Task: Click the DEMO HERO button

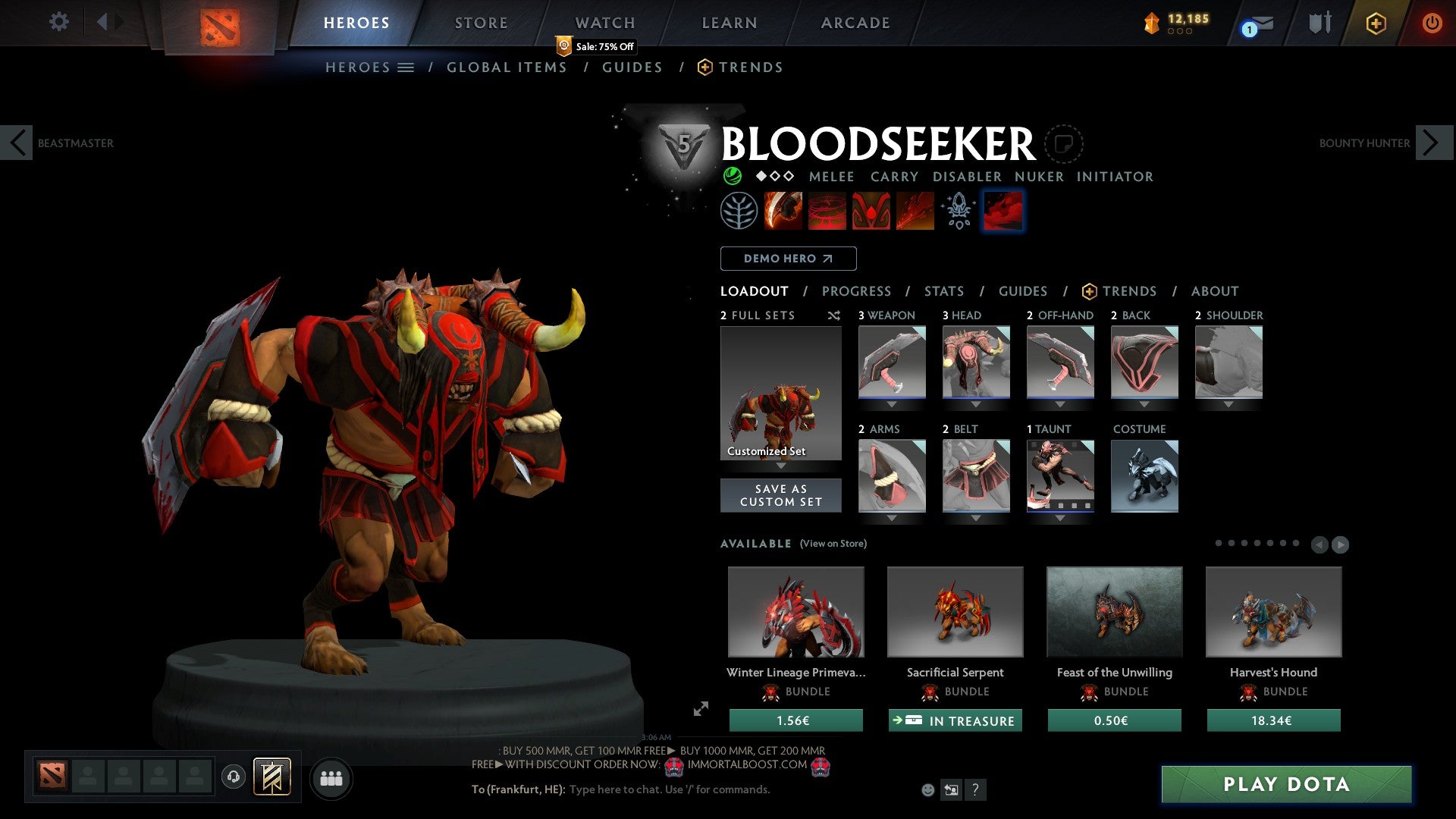Action: pos(788,259)
